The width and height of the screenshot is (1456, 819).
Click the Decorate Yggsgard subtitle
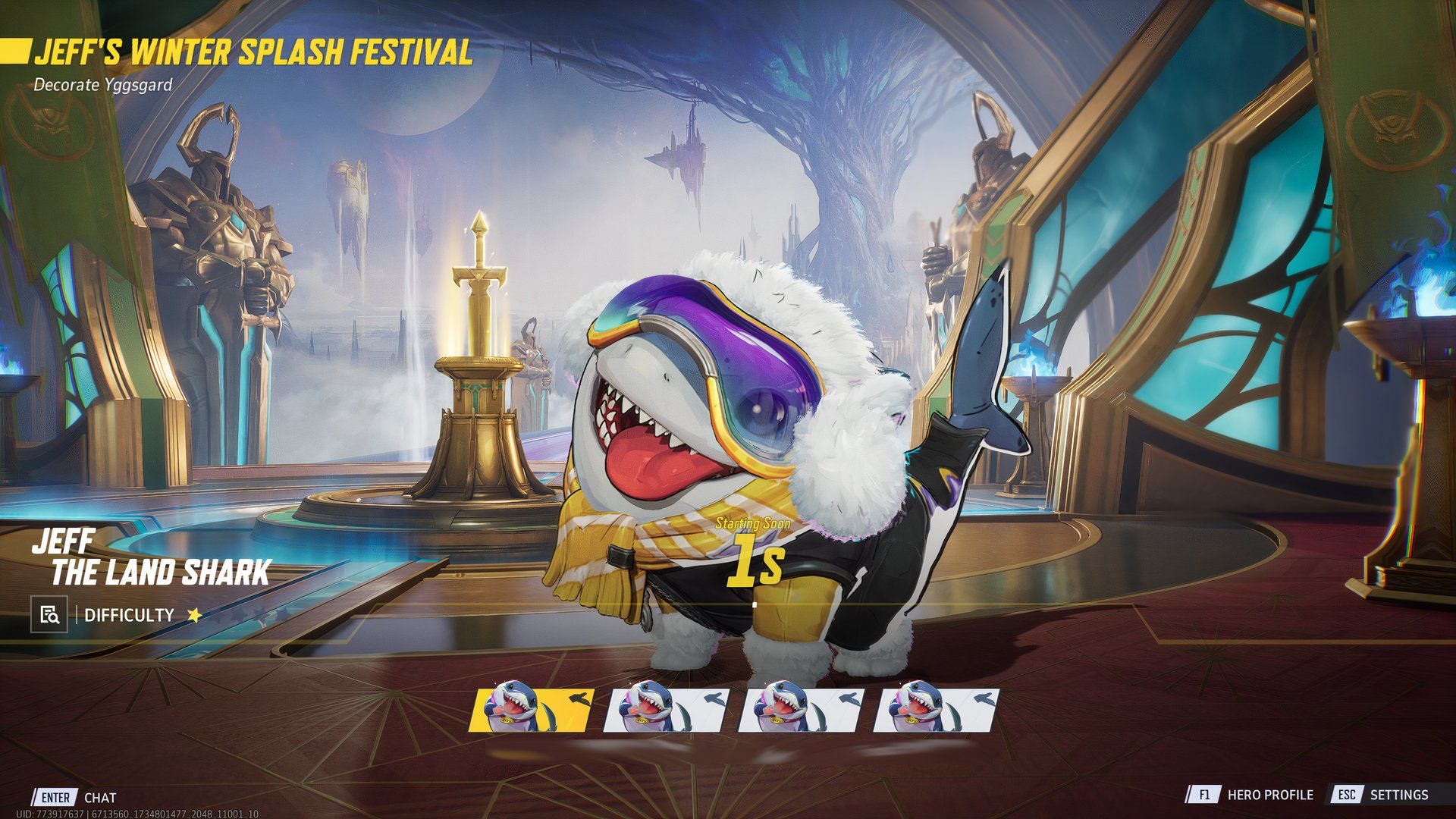click(104, 86)
